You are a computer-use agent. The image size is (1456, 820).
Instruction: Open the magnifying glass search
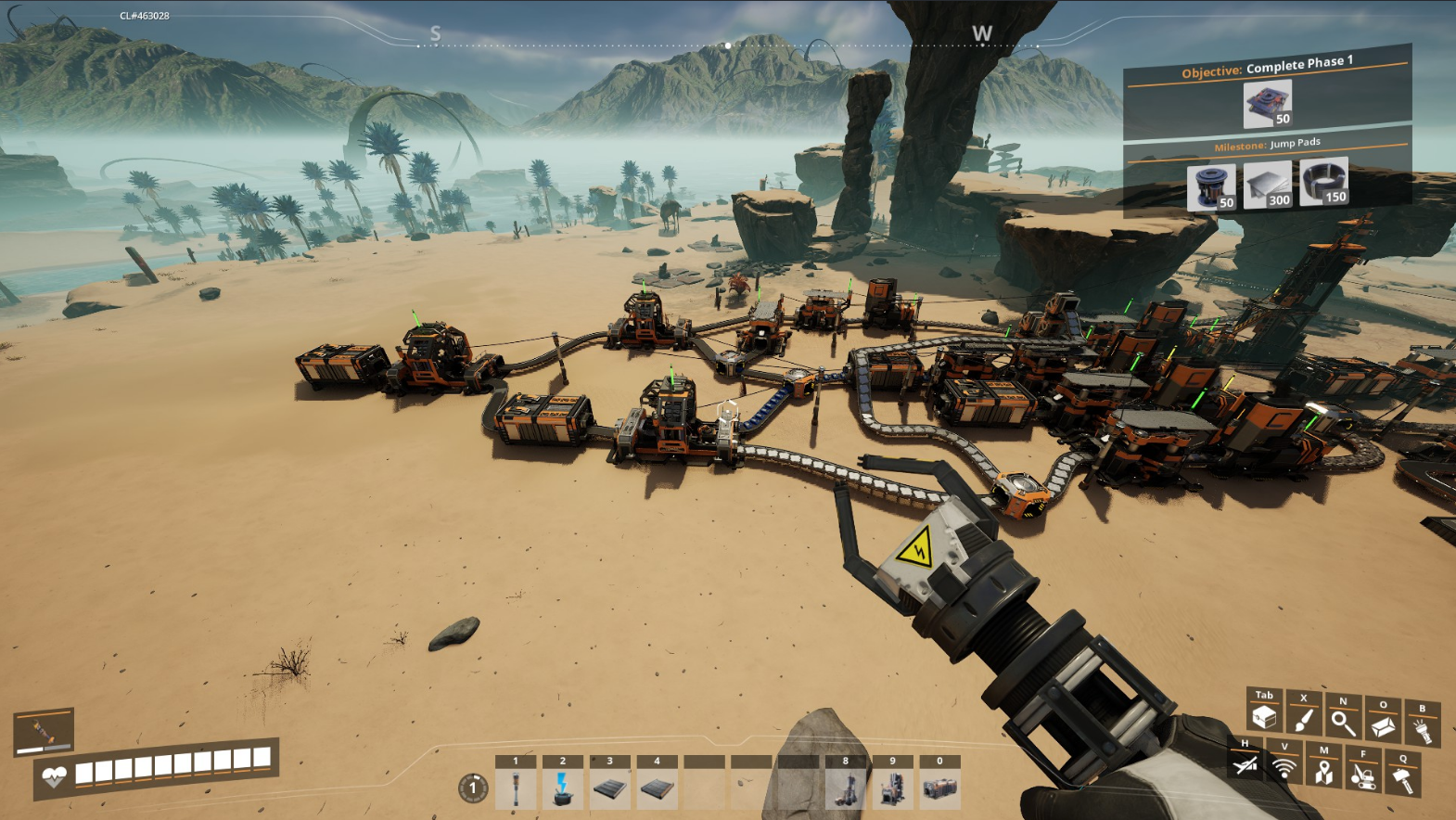coord(1343,723)
